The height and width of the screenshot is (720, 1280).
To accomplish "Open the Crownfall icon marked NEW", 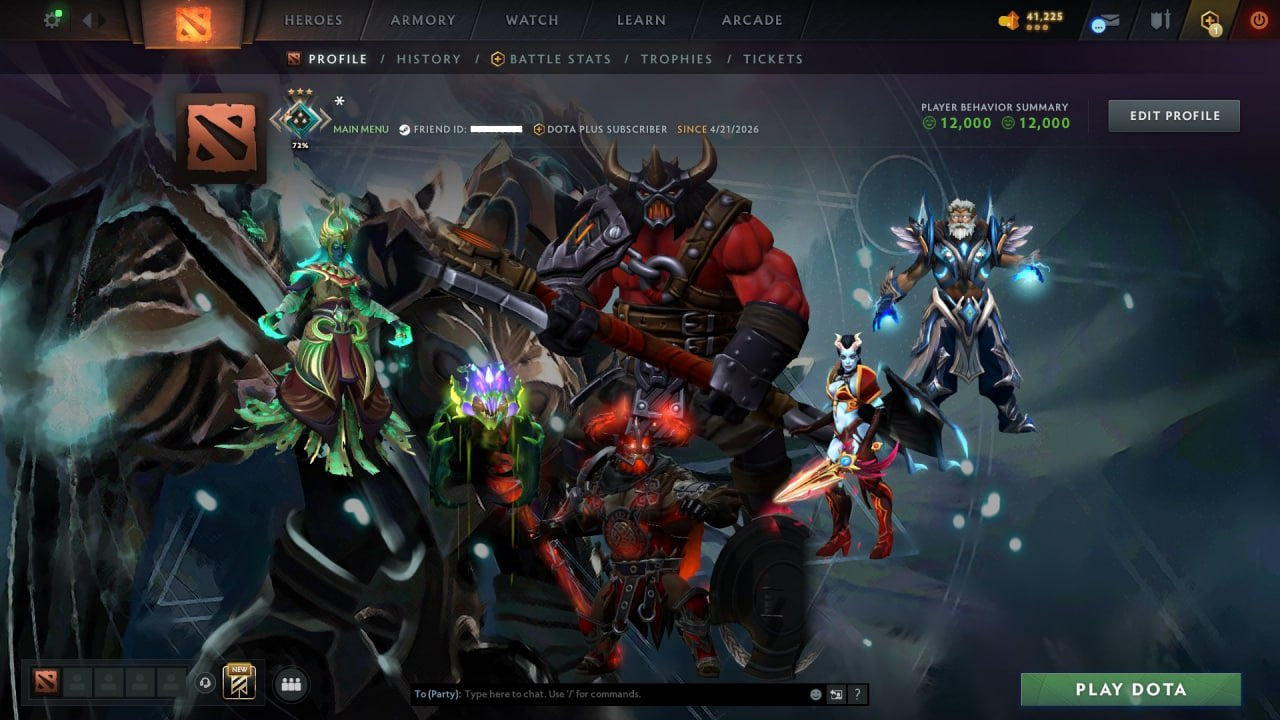I will [x=240, y=683].
